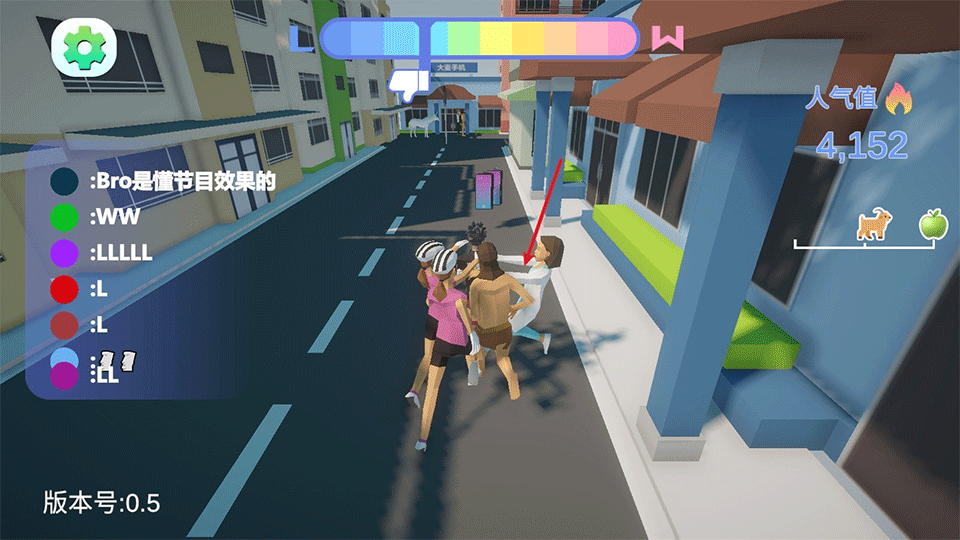960x540 pixels.
Task: Select the 'LLLLL' chat message
Action: point(122,253)
